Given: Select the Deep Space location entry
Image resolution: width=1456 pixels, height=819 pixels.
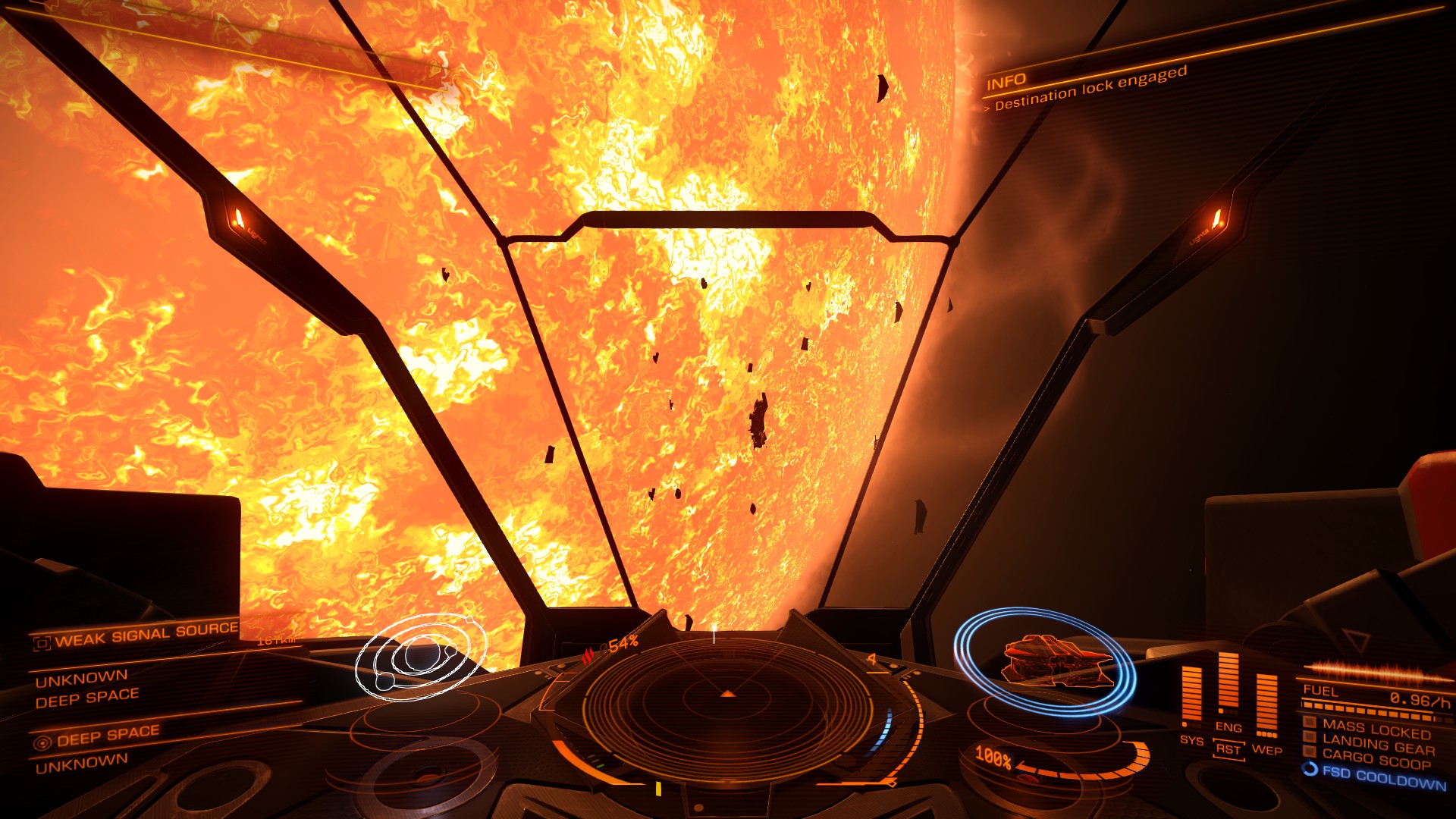Looking at the screenshot, I should 107,735.
